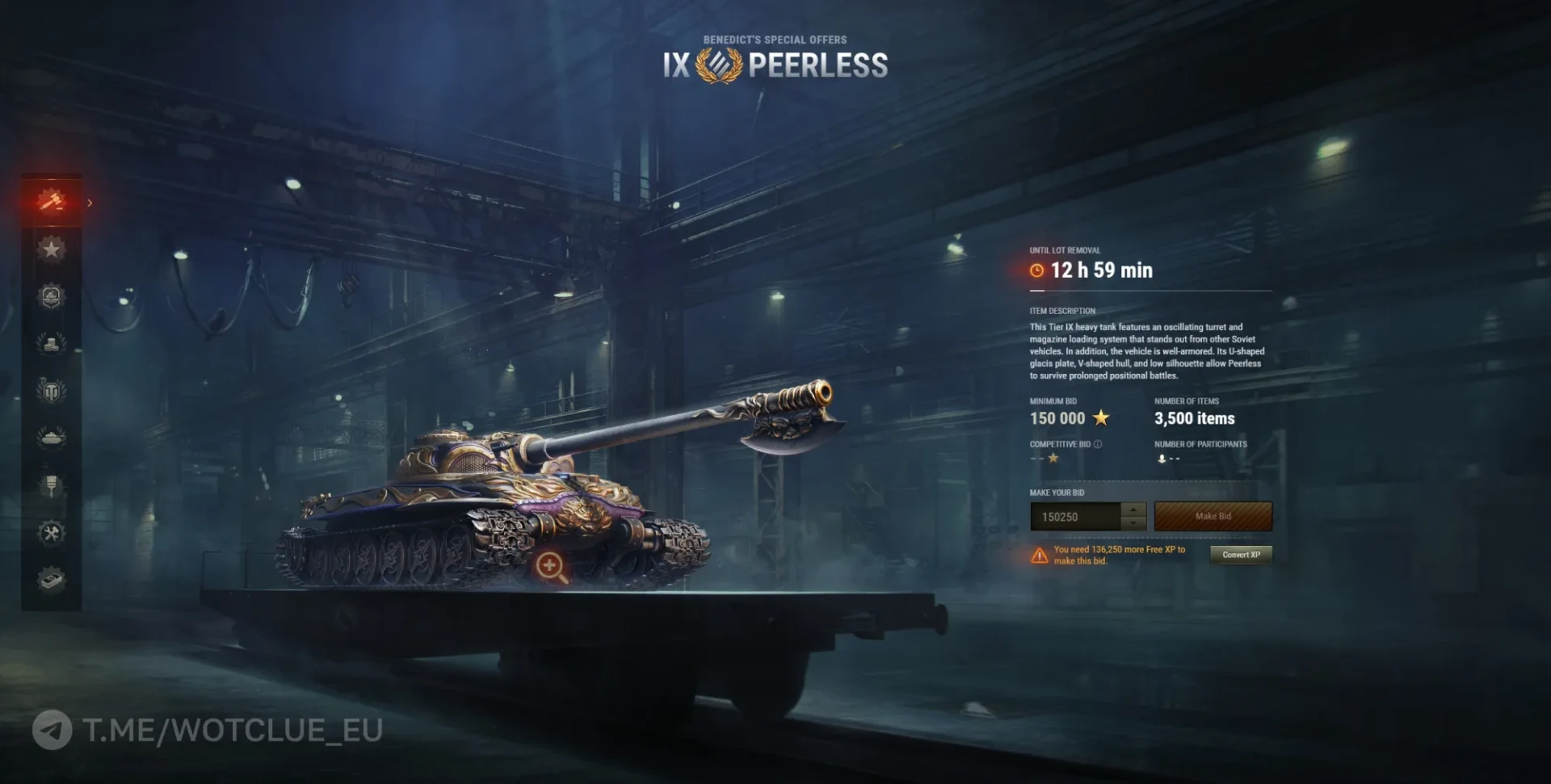Click the bid amount input field
The image size is (1551, 784).
[x=1075, y=517]
